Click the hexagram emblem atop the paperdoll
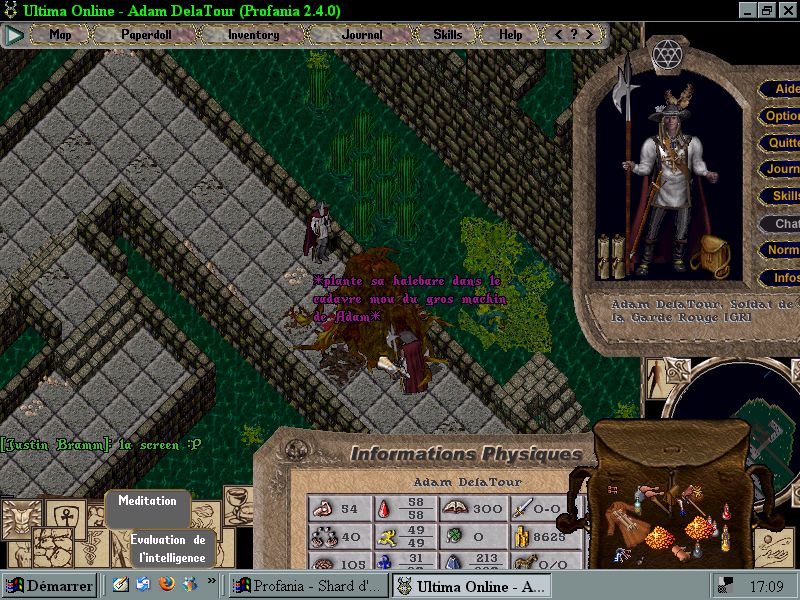Viewport: 800px width, 600px height. [x=665, y=53]
